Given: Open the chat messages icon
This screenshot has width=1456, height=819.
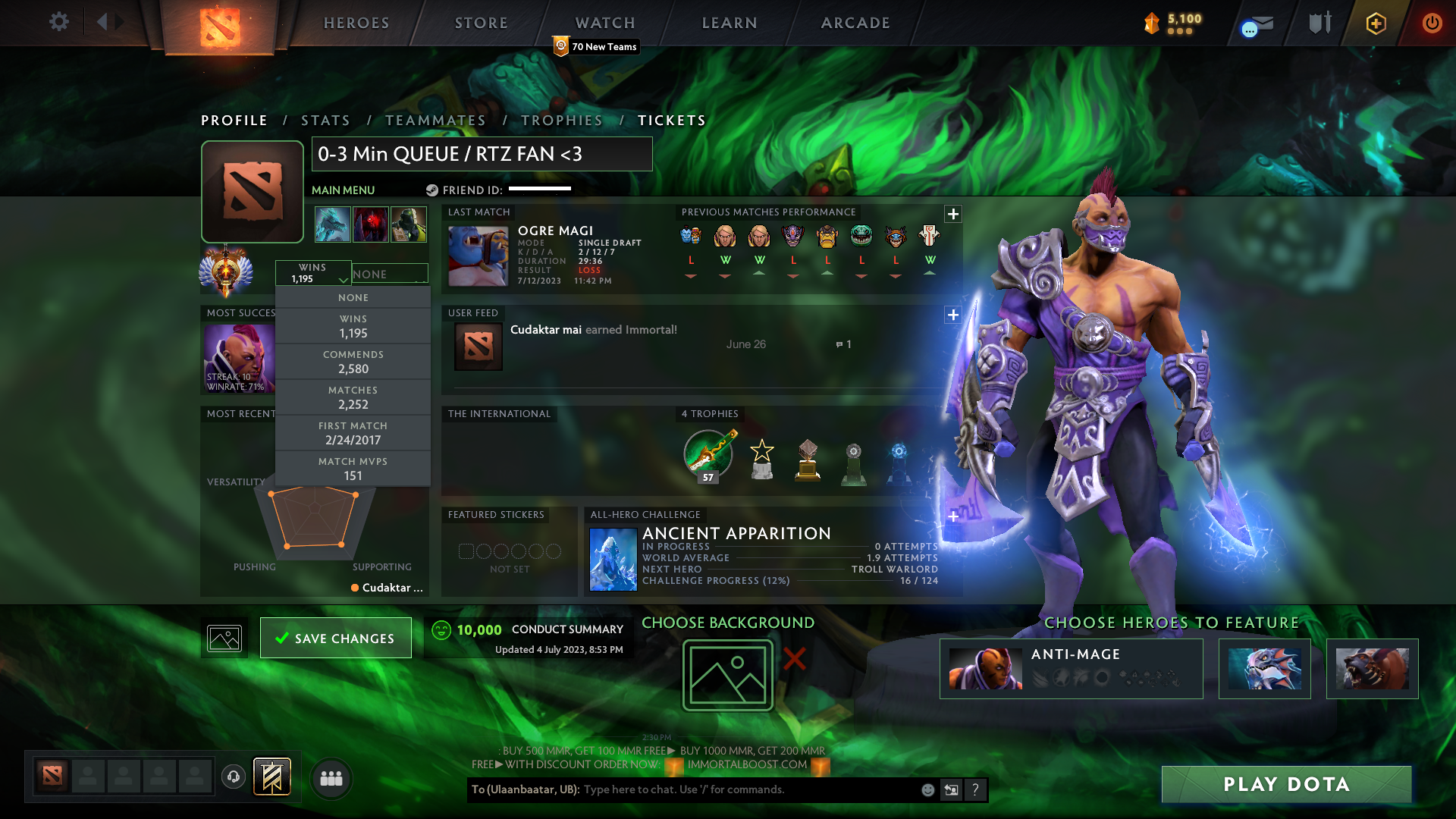Looking at the screenshot, I should 1255,23.
